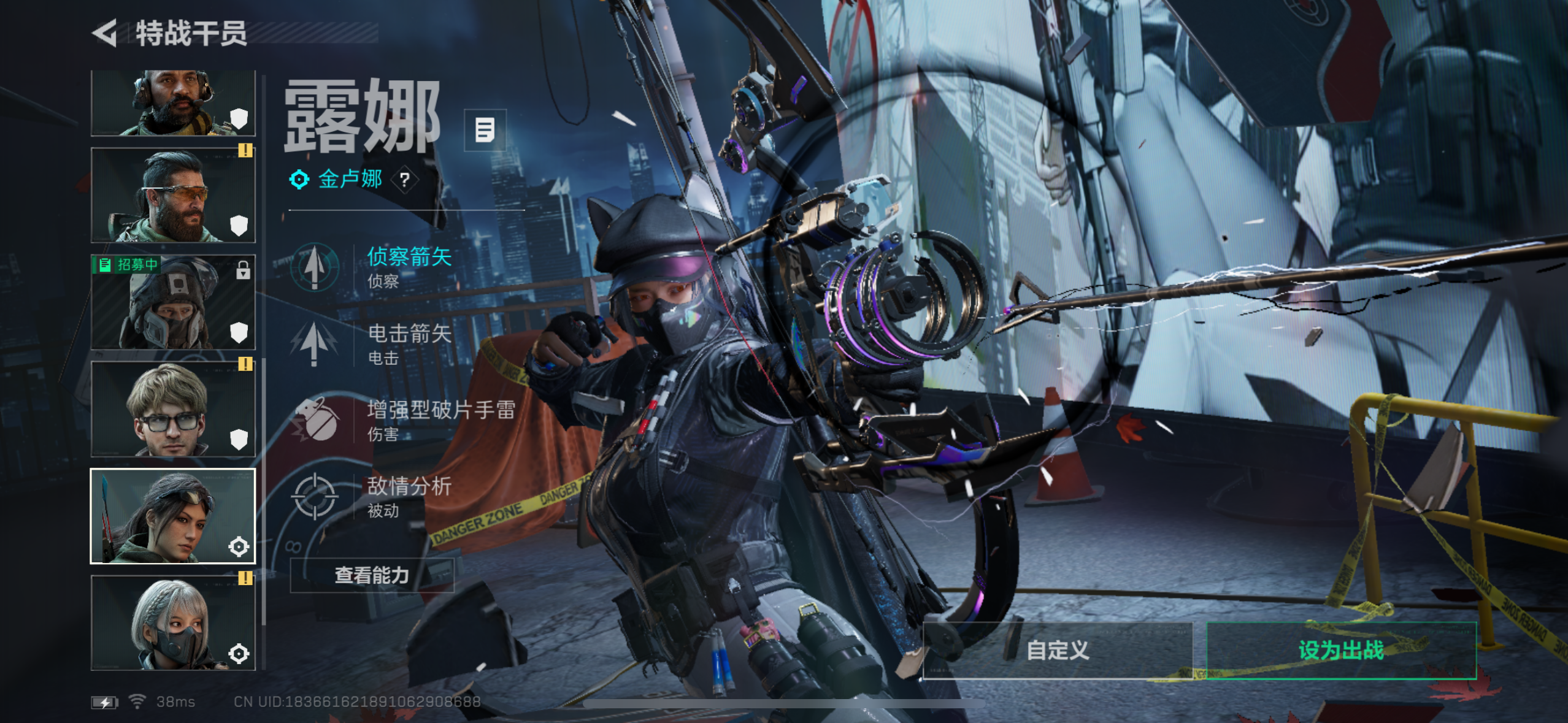Image resolution: width=1568 pixels, height=723 pixels.
Task: Pick the blond operator wearing black glasses
Action: tap(173, 409)
